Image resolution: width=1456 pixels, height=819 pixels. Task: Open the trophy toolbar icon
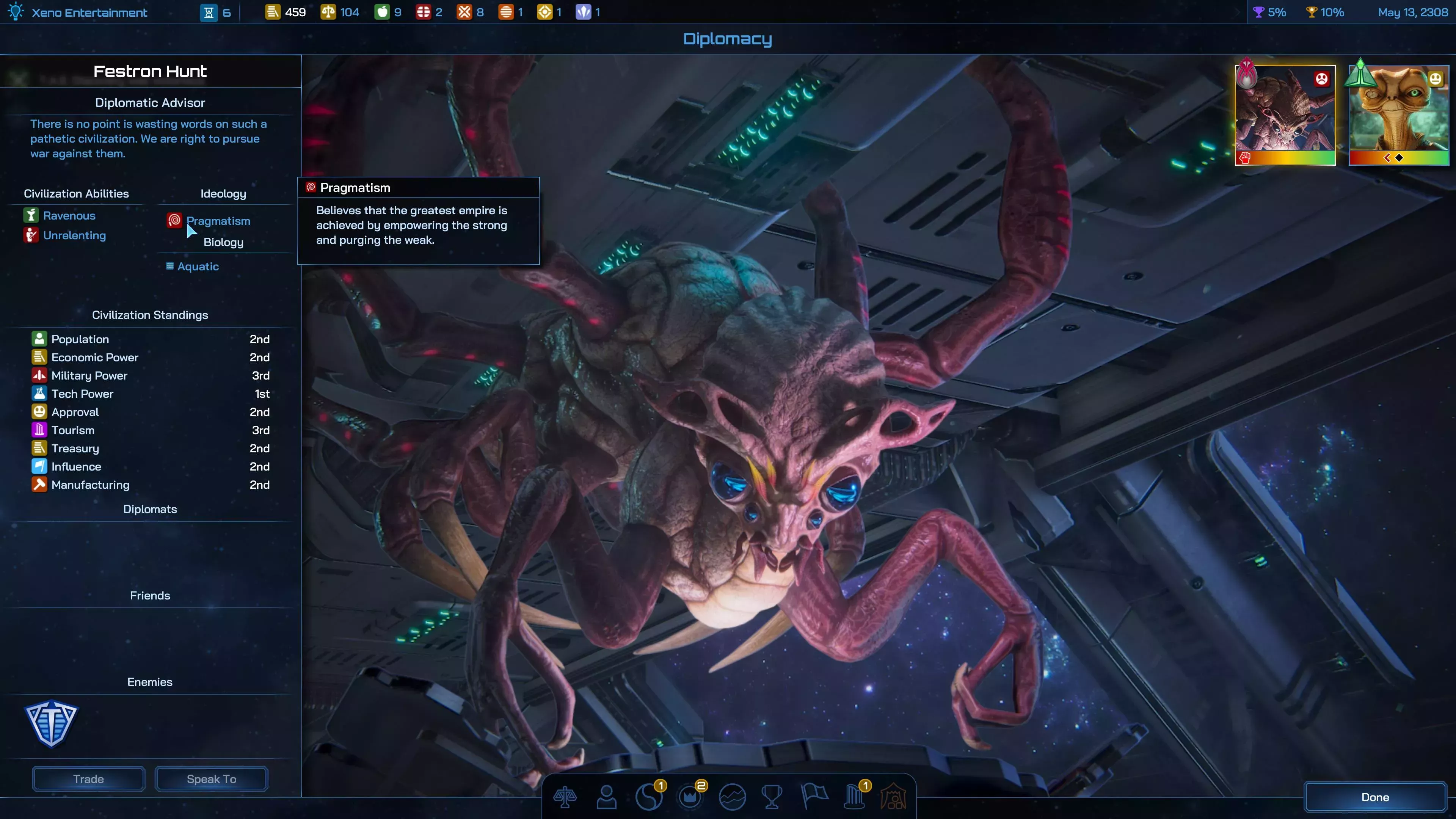pos(772,797)
